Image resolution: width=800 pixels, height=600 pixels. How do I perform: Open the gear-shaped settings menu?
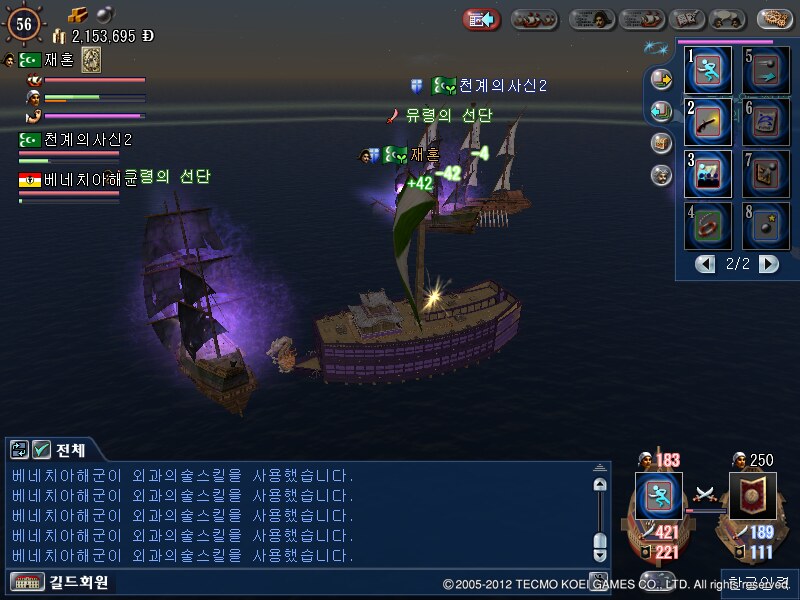pyautogui.click(x=776, y=18)
